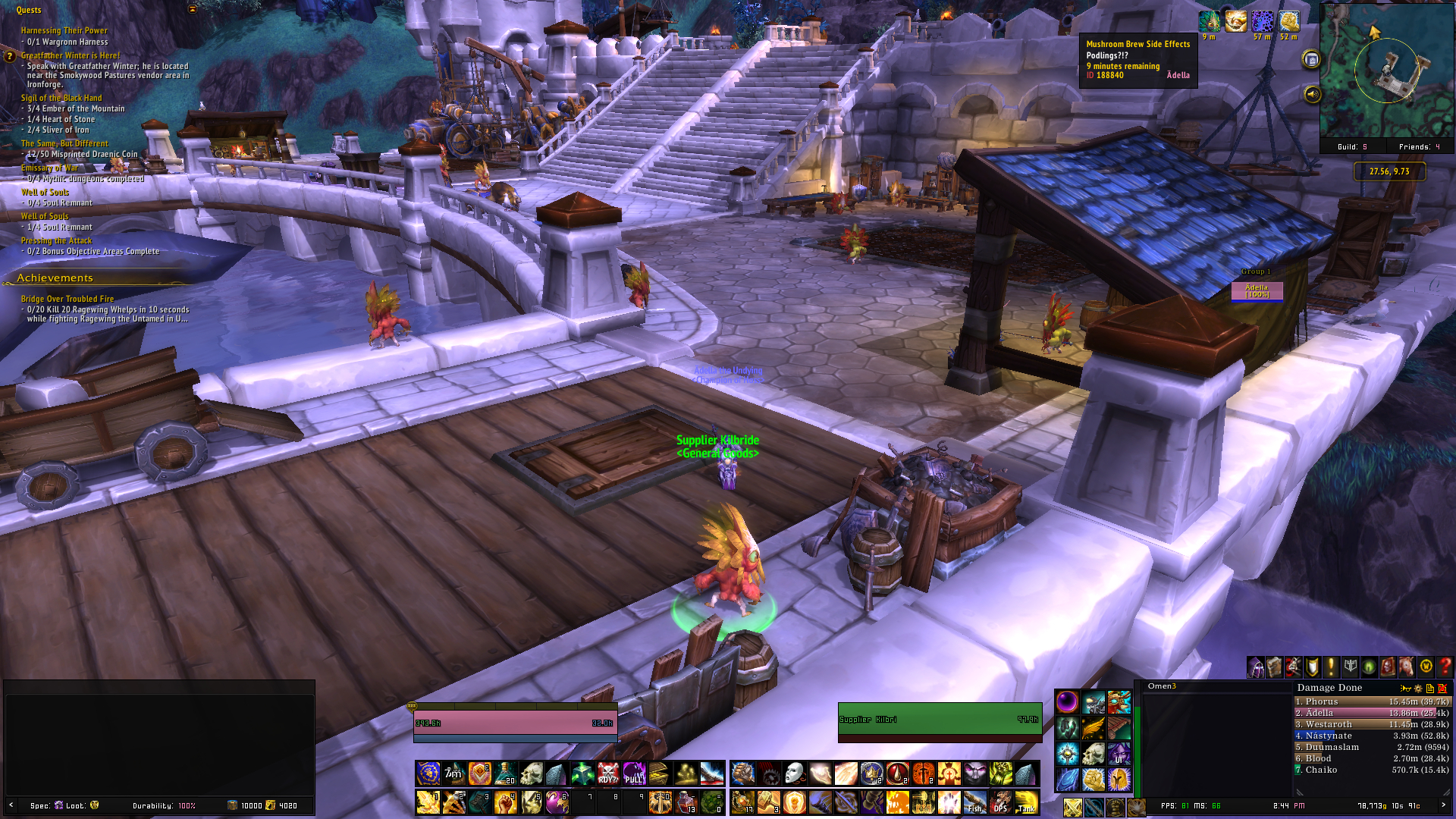Open the Greatfather Winter is Here! quest
1456x819 pixels.
pos(71,55)
